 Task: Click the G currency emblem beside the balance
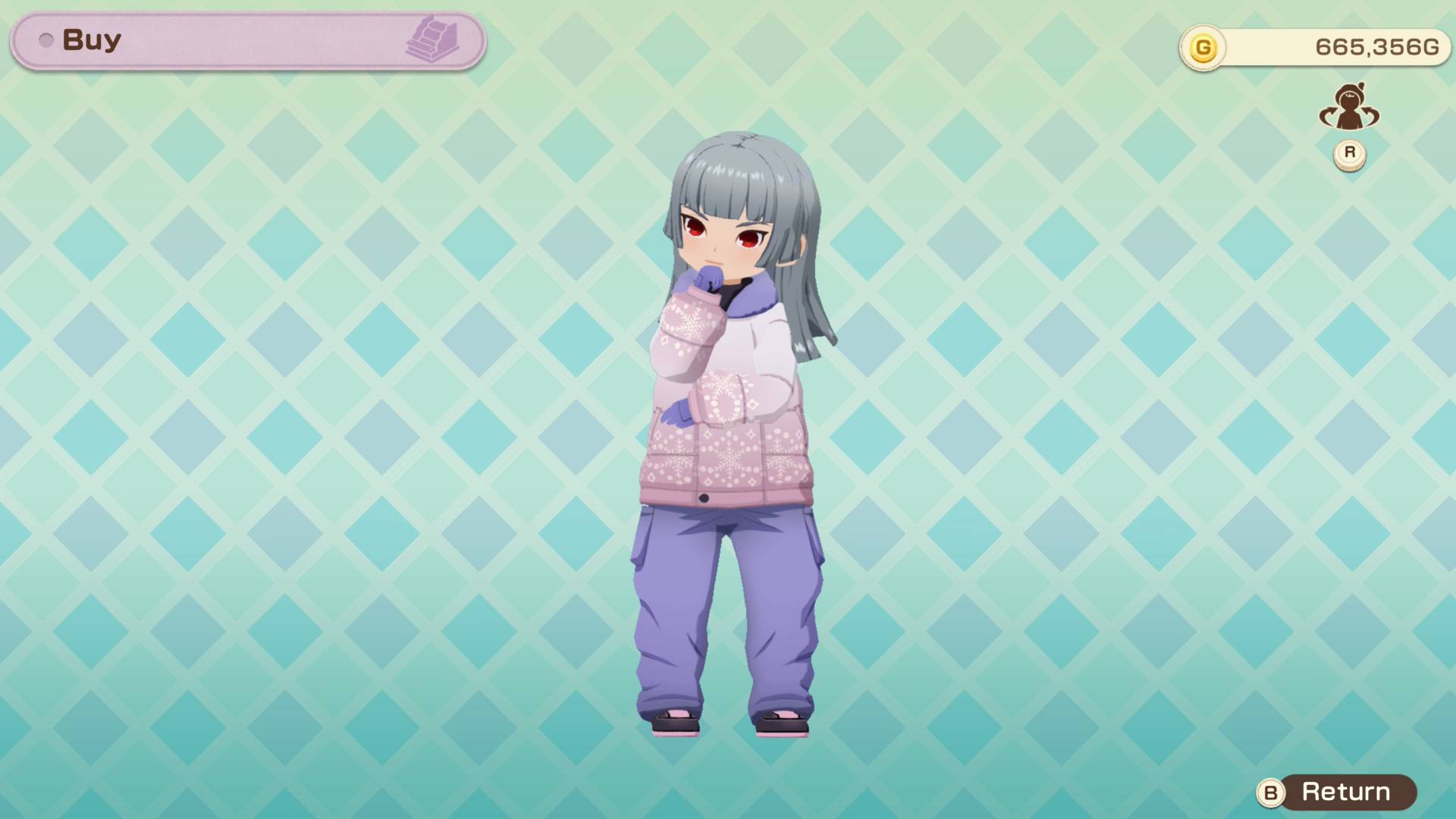(x=1206, y=45)
